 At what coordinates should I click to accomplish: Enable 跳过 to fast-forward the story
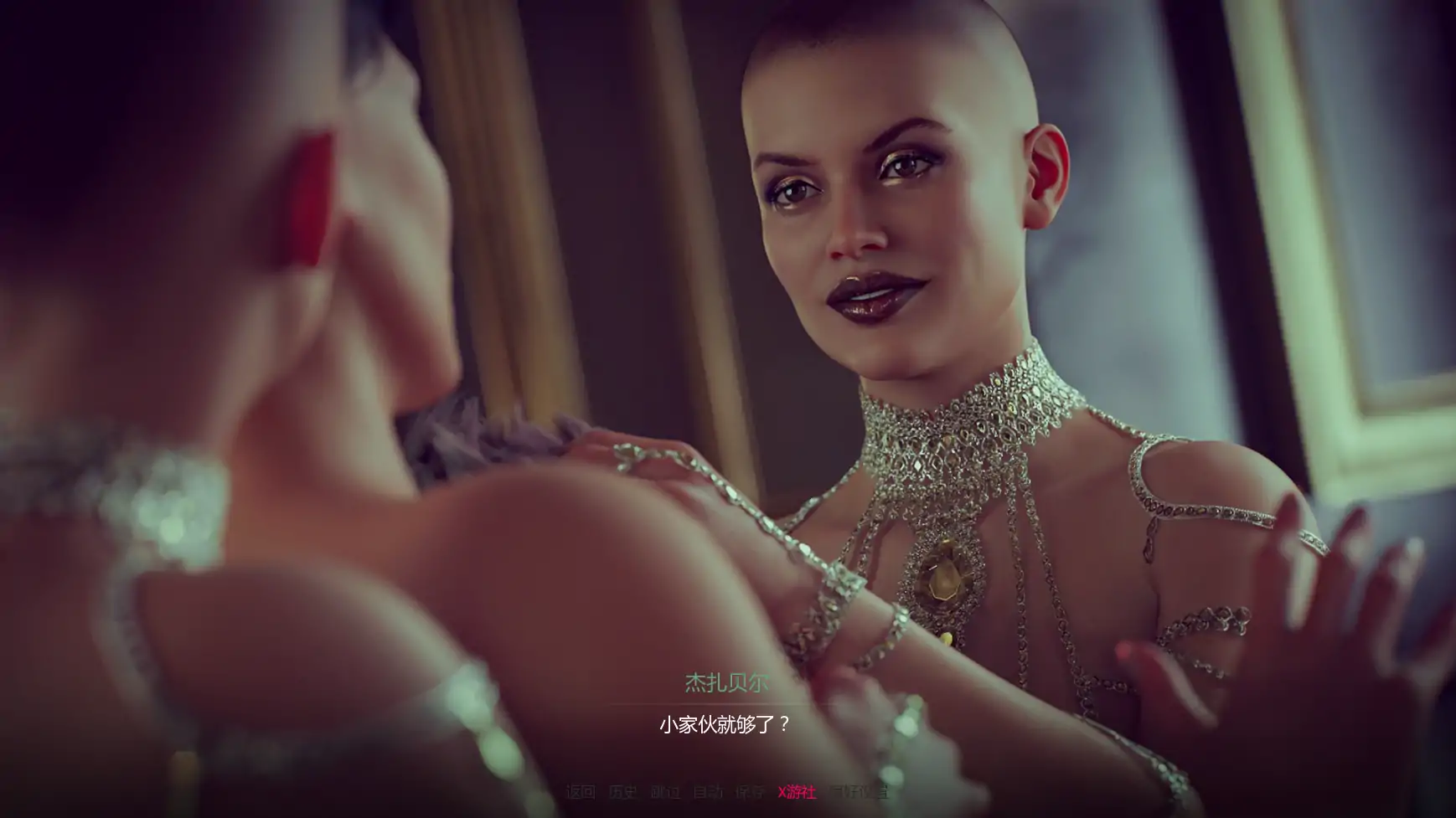pos(664,792)
